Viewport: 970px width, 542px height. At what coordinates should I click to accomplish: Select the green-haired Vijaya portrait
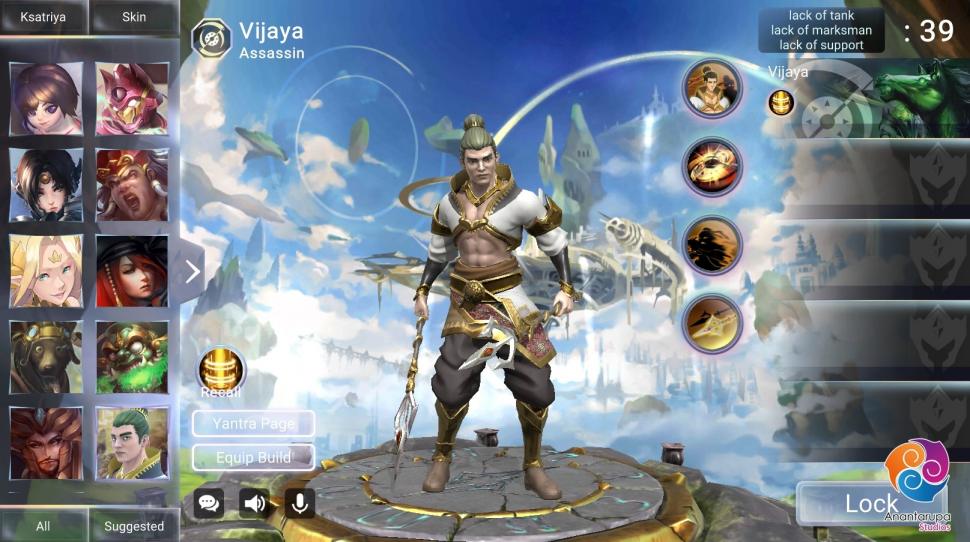point(132,443)
